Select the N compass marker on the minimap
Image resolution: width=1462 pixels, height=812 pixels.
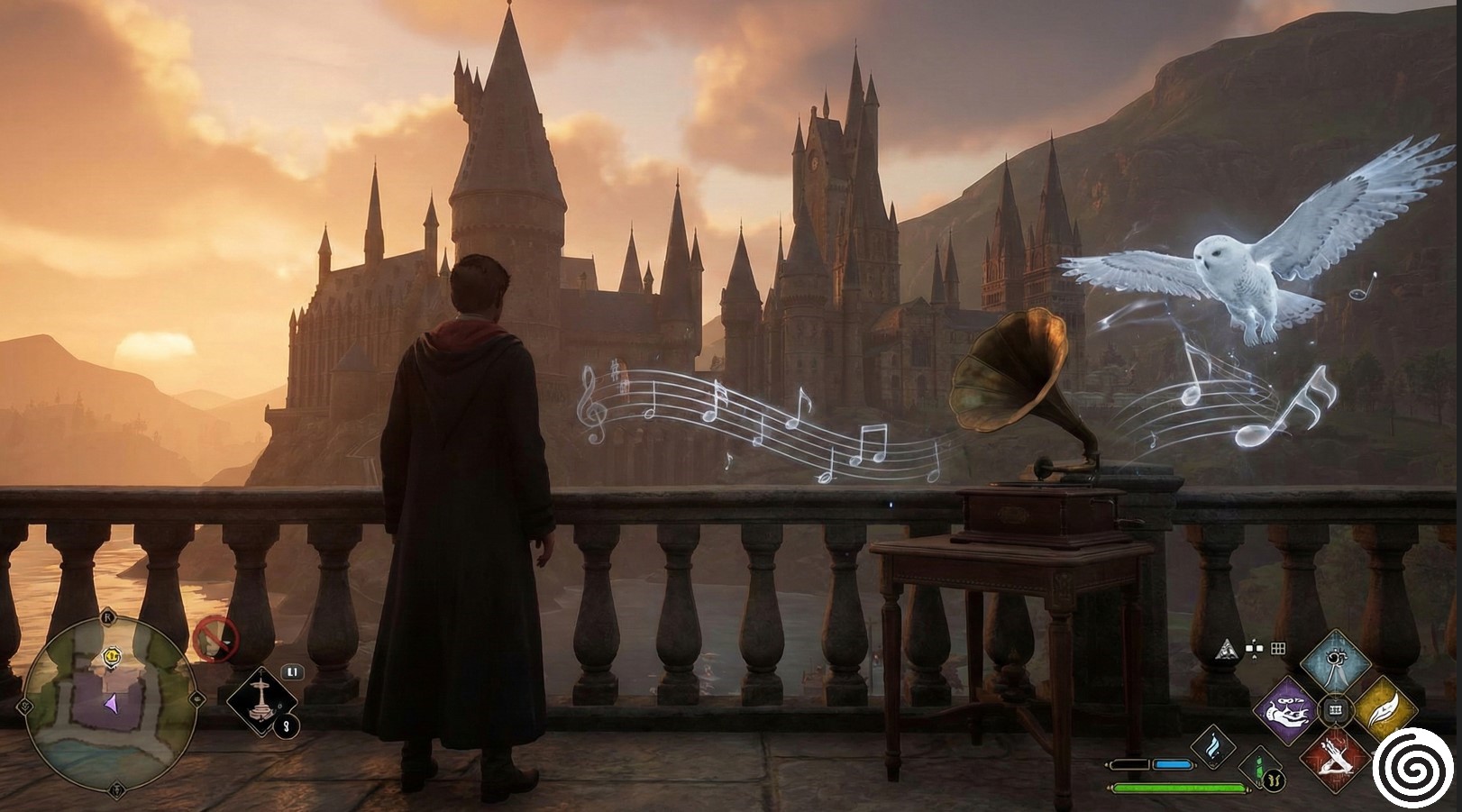tap(108, 617)
